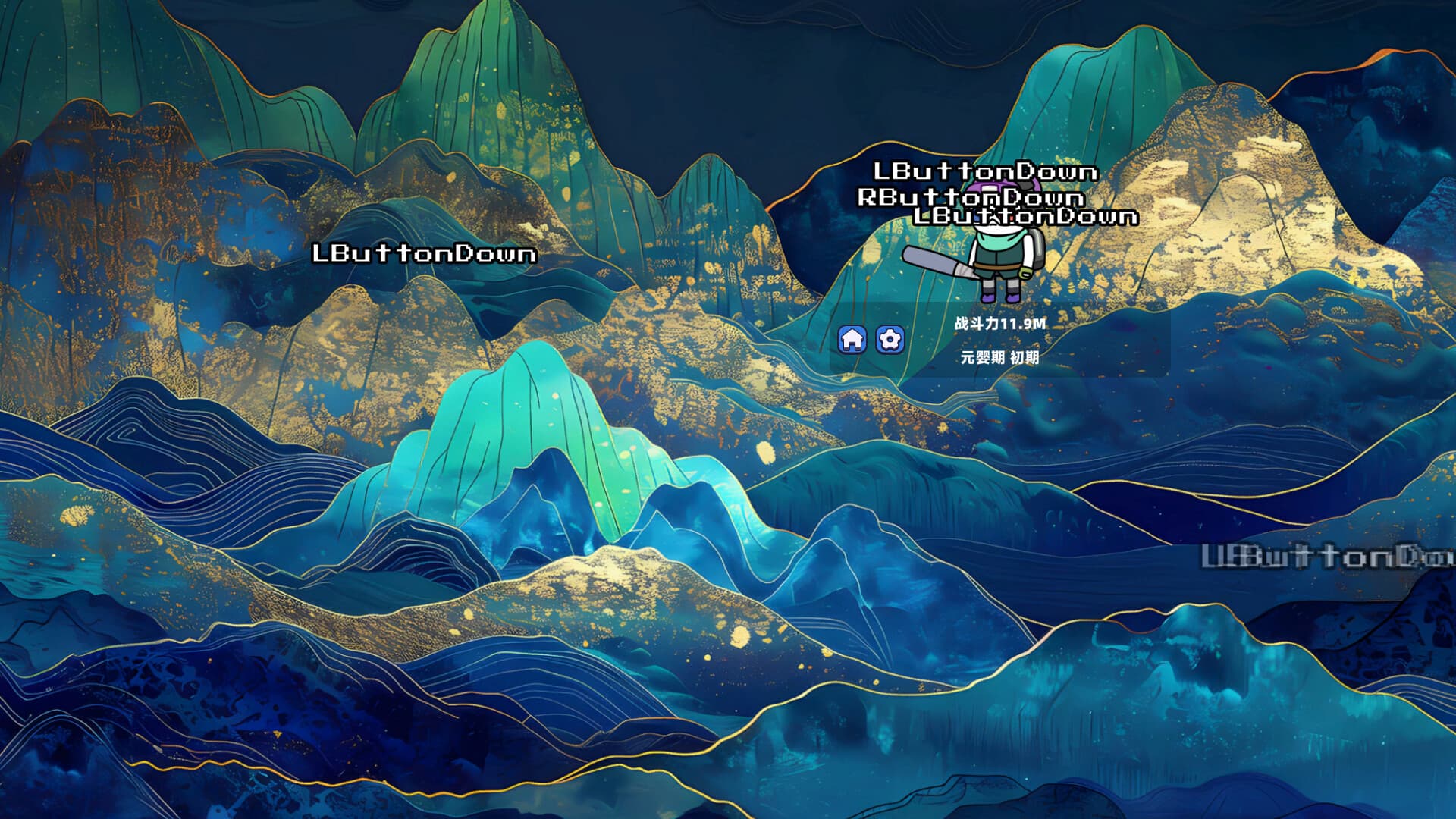Click the LButtonDown label overlapping the pet's head
1456x819 pixels.
coord(1025,218)
